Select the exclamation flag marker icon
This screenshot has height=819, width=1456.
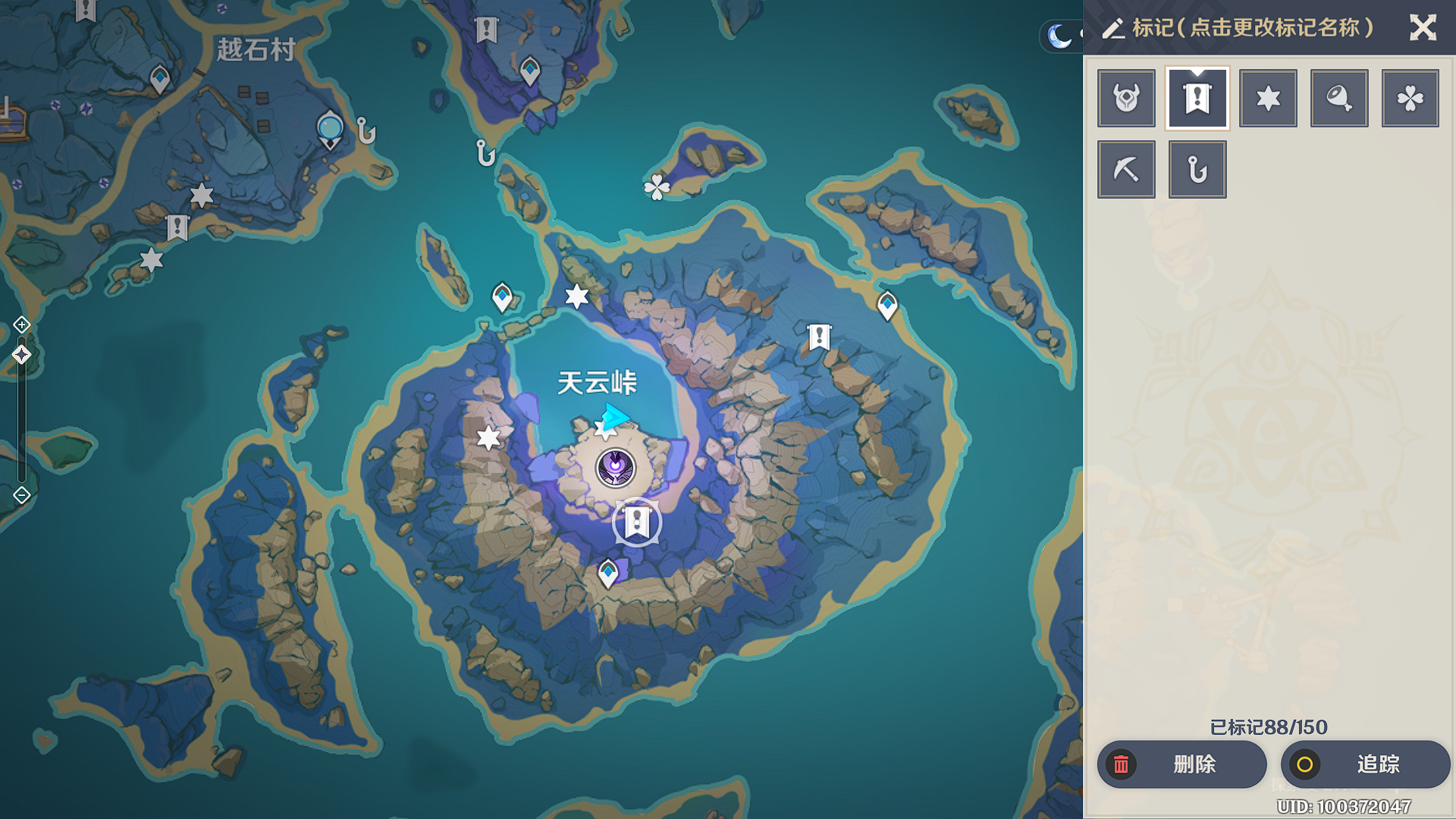coord(1197,99)
